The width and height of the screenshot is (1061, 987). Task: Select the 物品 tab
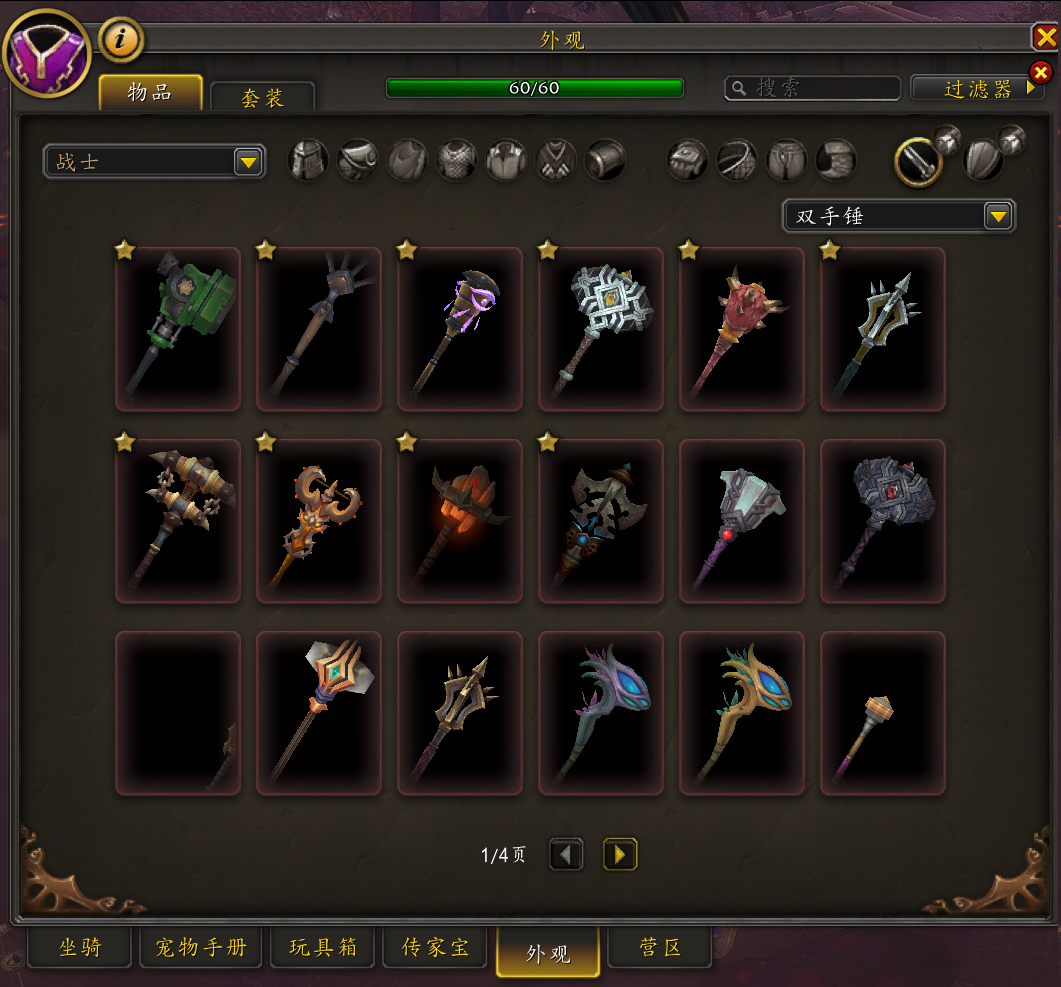tap(150, 93)
